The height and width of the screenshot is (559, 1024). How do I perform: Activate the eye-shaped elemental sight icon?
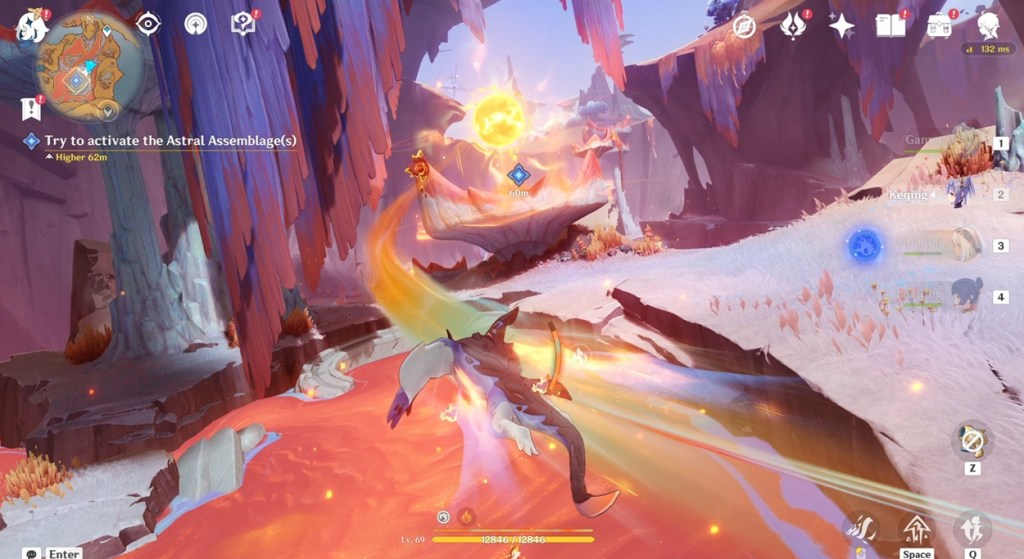tap(148, 24)
